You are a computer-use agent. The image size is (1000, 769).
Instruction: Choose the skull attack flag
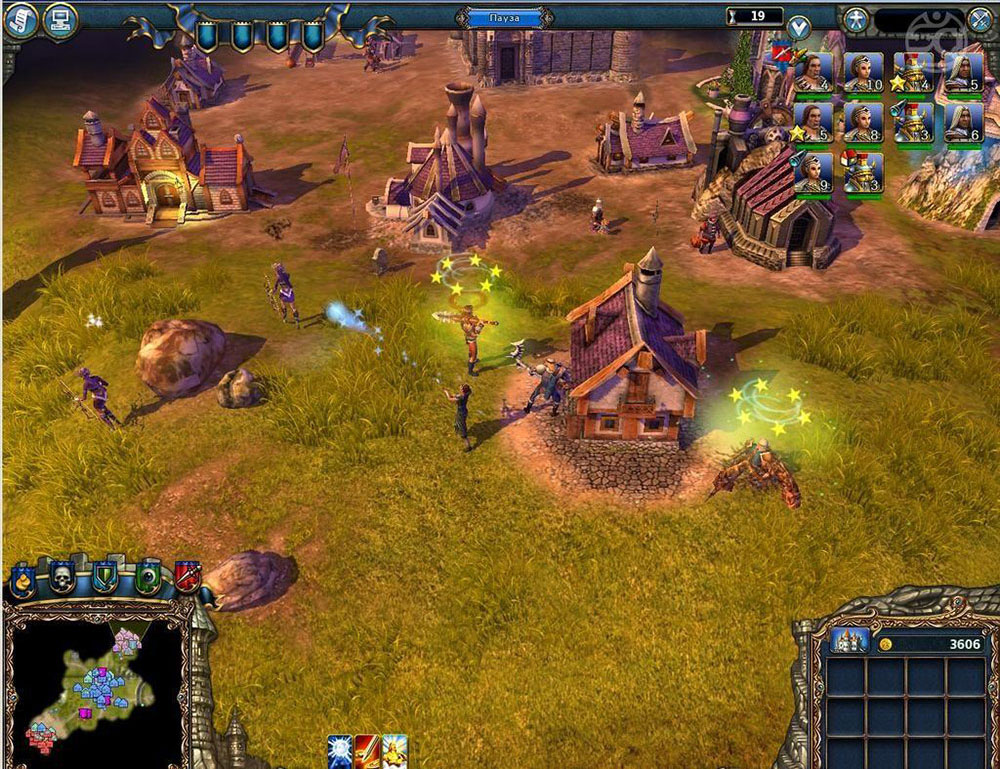click(x=63, y=576)
